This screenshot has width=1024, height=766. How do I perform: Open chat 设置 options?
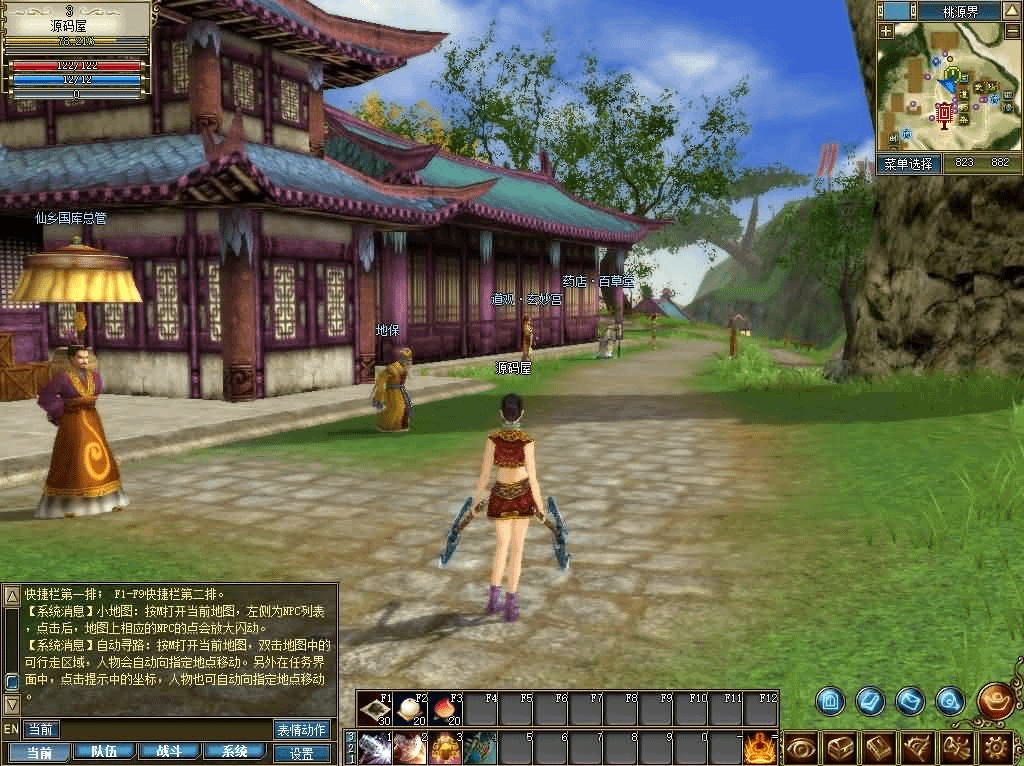[301, 753]
